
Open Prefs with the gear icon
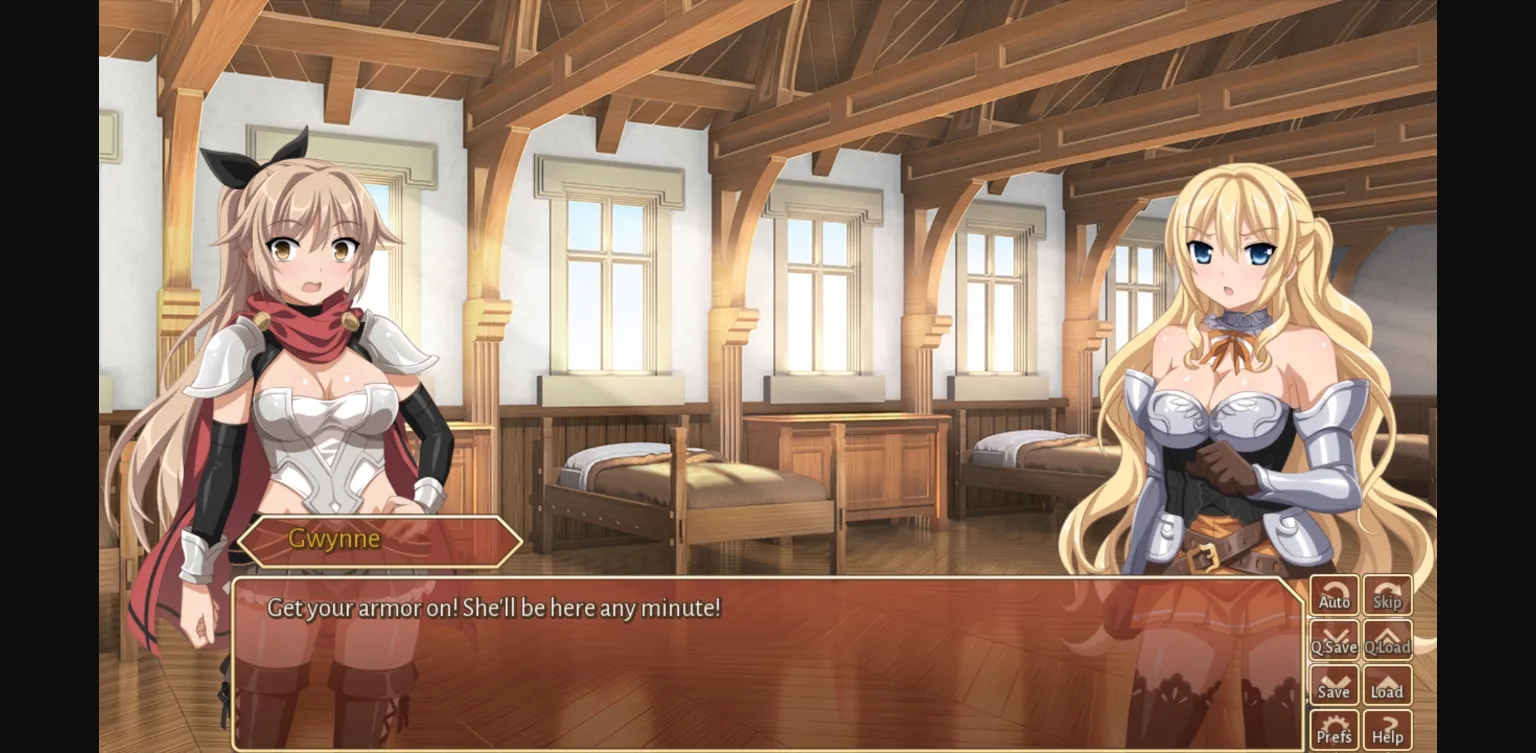(1334, 728)
